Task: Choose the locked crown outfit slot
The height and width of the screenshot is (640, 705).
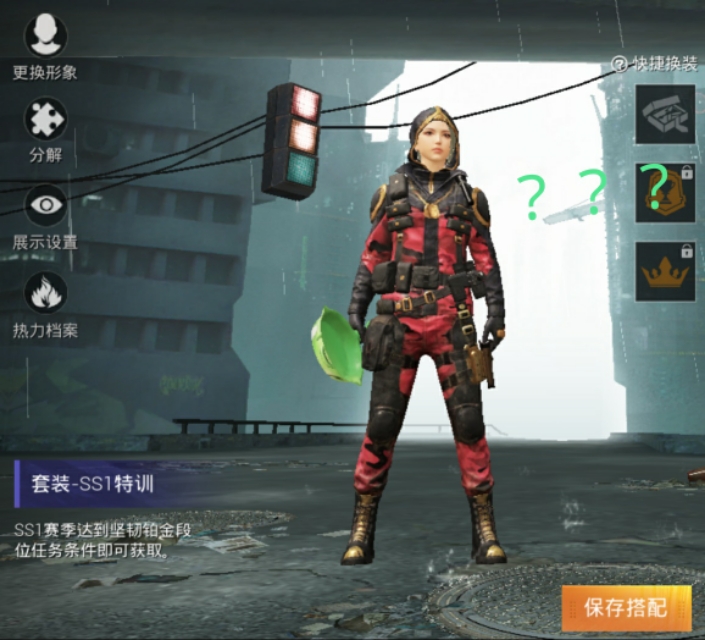Action: click(665, 272)
